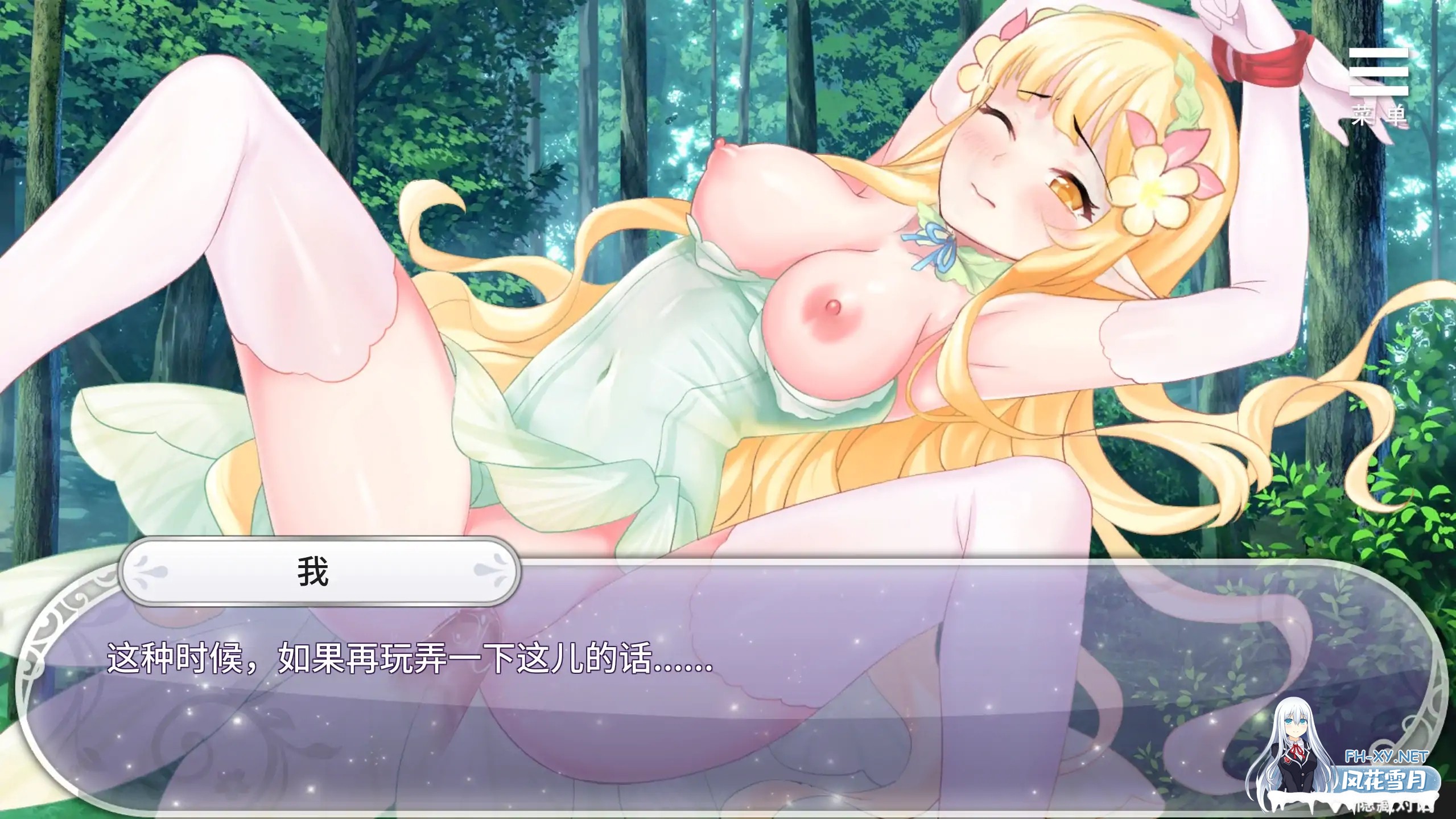Click the 菜单 menu label

1378,114
